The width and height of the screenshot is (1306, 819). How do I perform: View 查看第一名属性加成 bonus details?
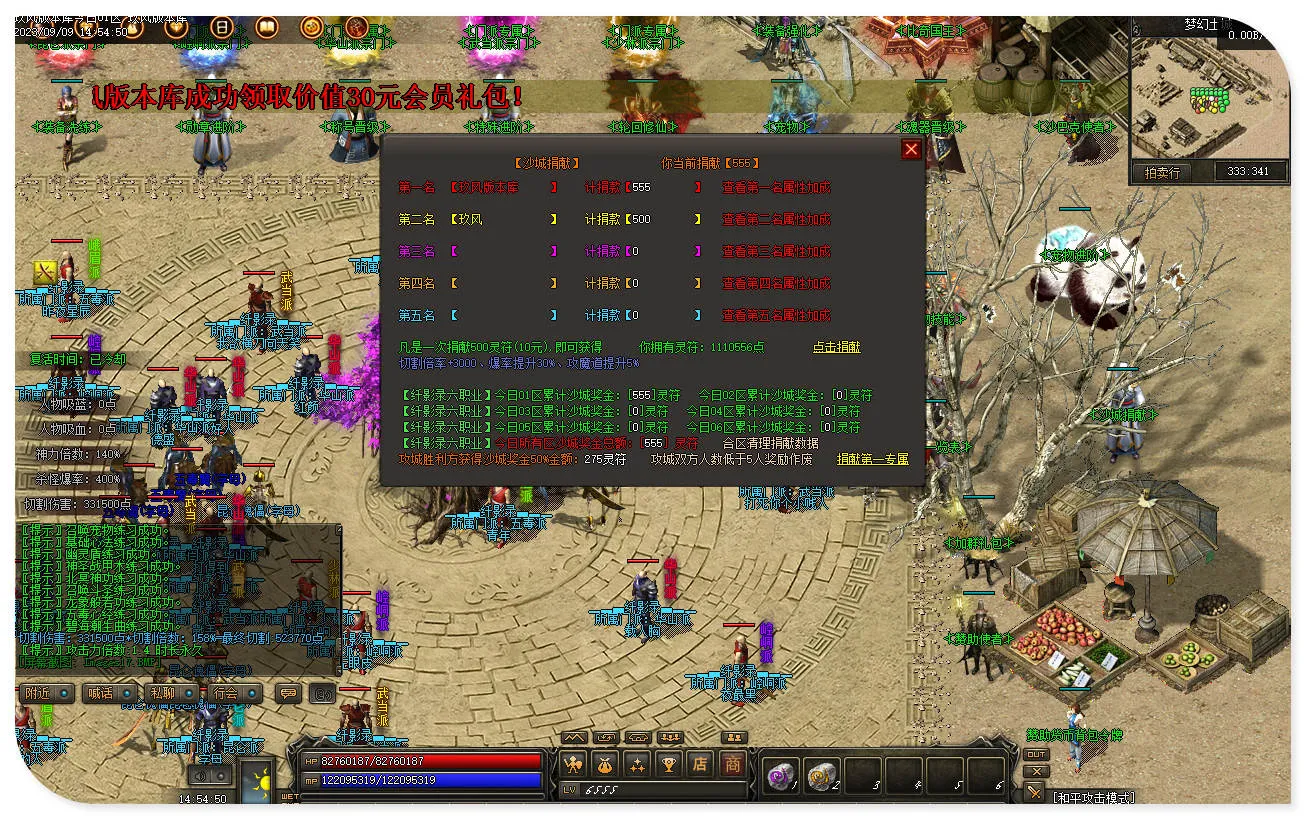point(776,187)
